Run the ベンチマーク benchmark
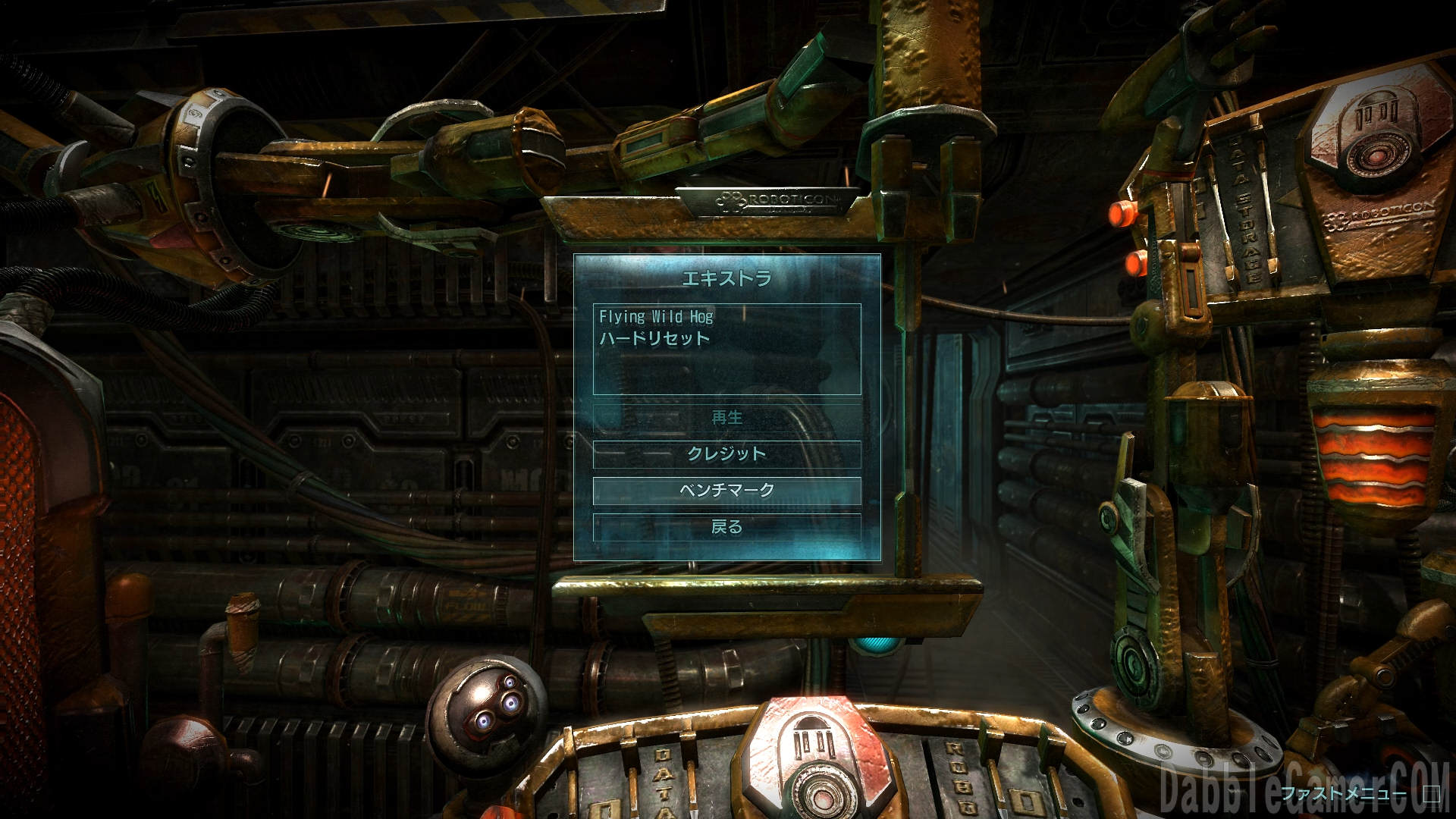 click(x=726, y=490)
